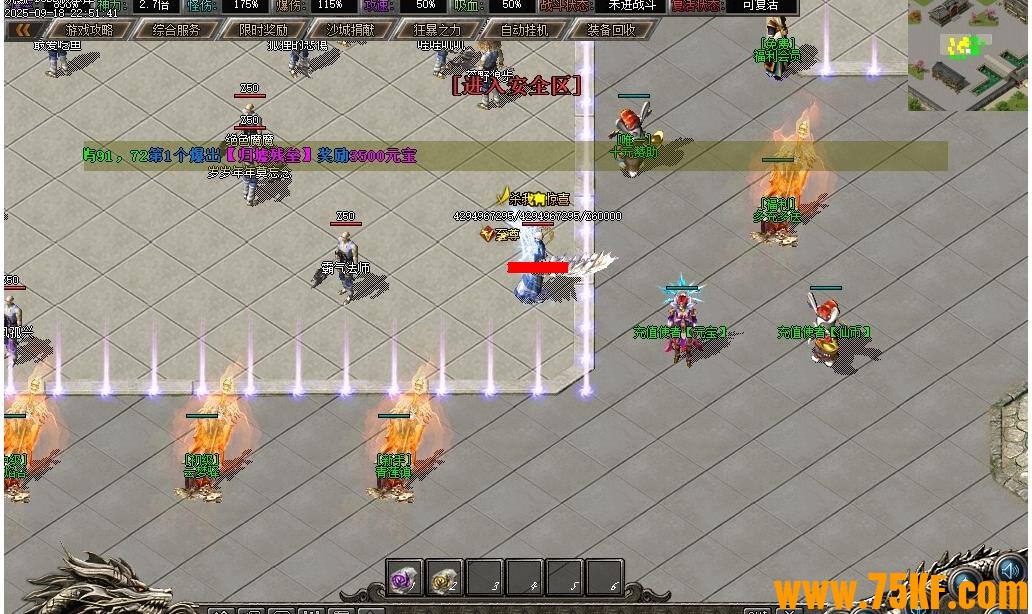Viewport: 1032px width, 614px height.
Task: Open the 限时奖励 timed rewards menu
Action: point(263,30)
